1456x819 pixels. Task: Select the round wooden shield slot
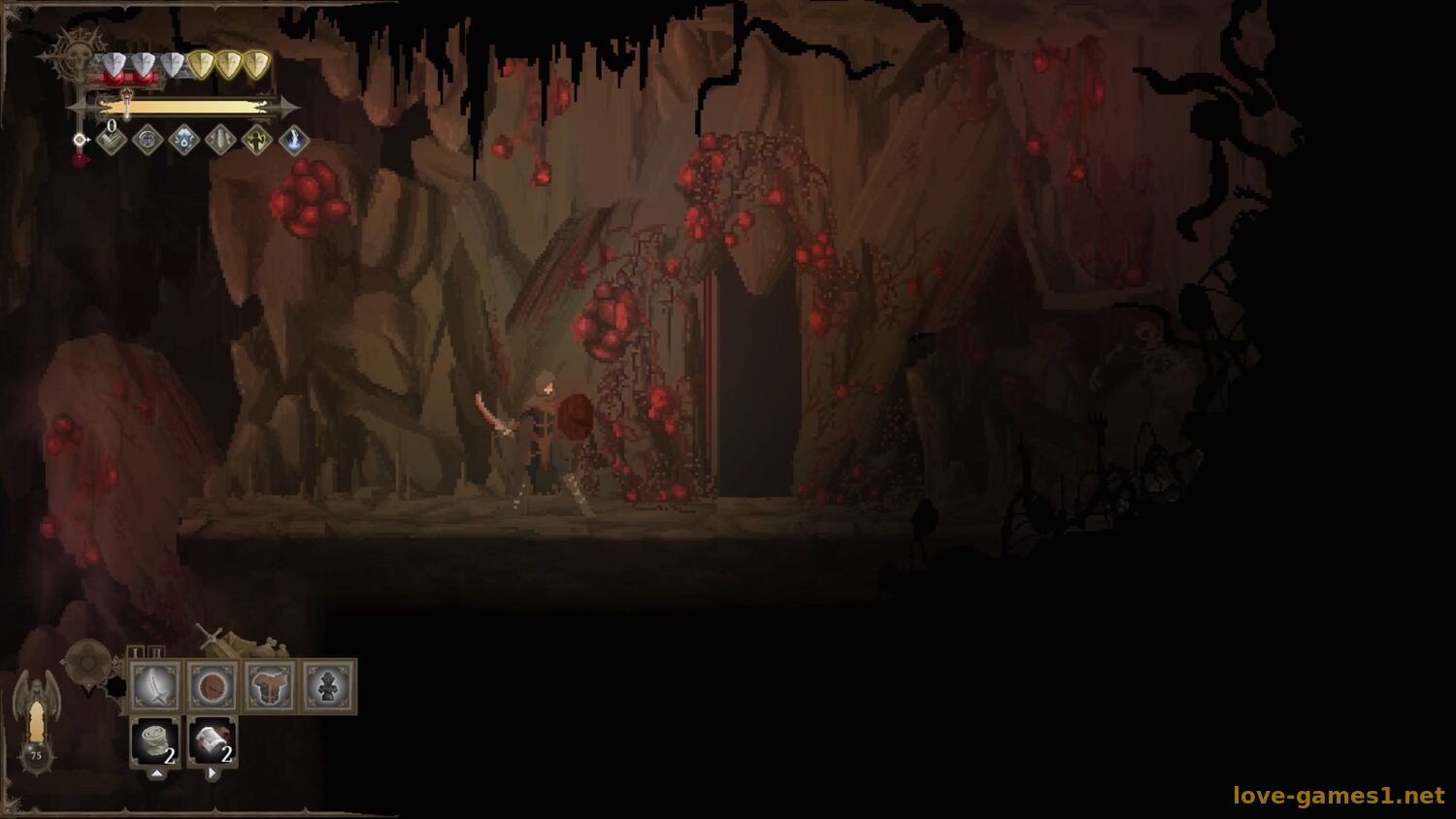(x=213, y=687)
